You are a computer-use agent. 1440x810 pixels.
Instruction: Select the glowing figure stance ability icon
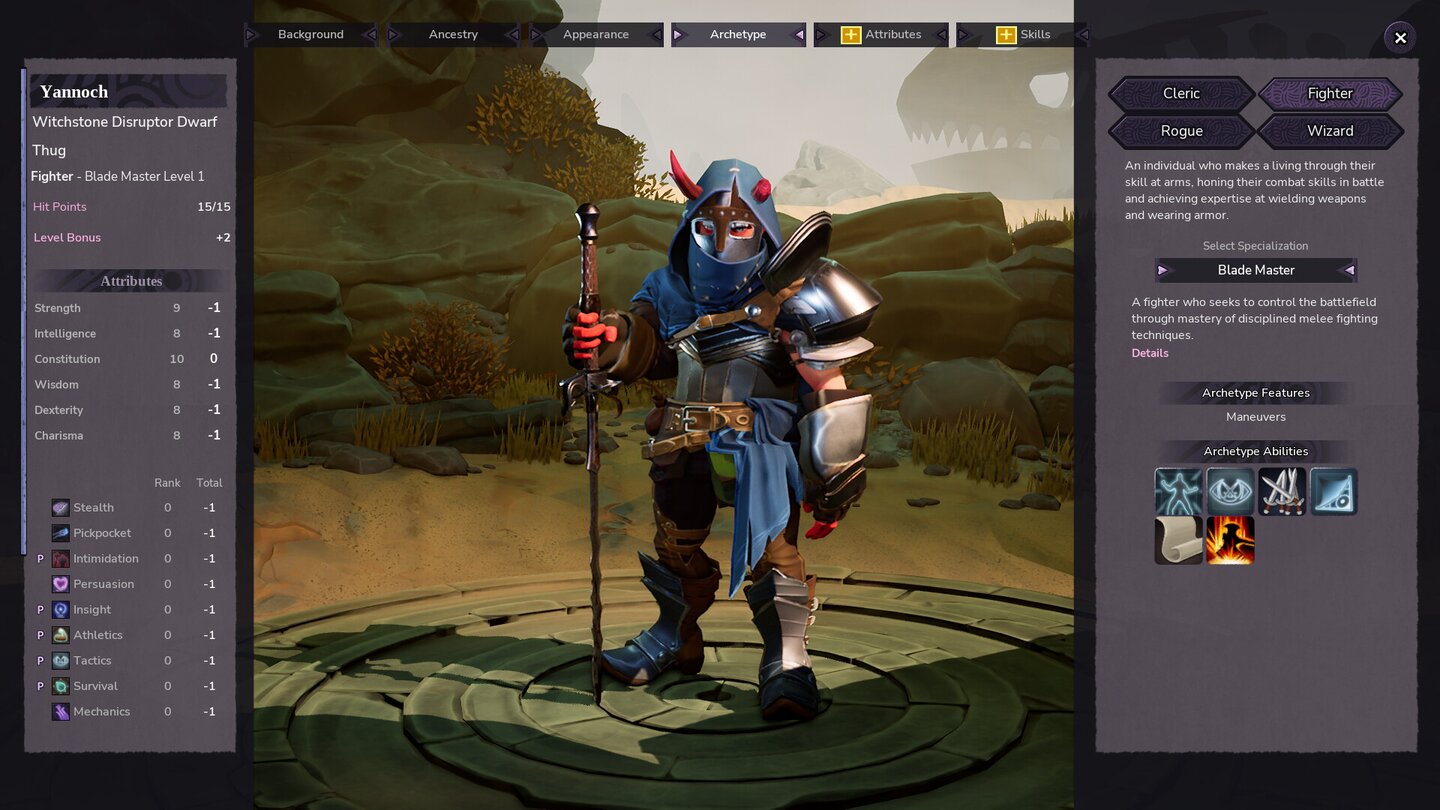(1178, 492)
